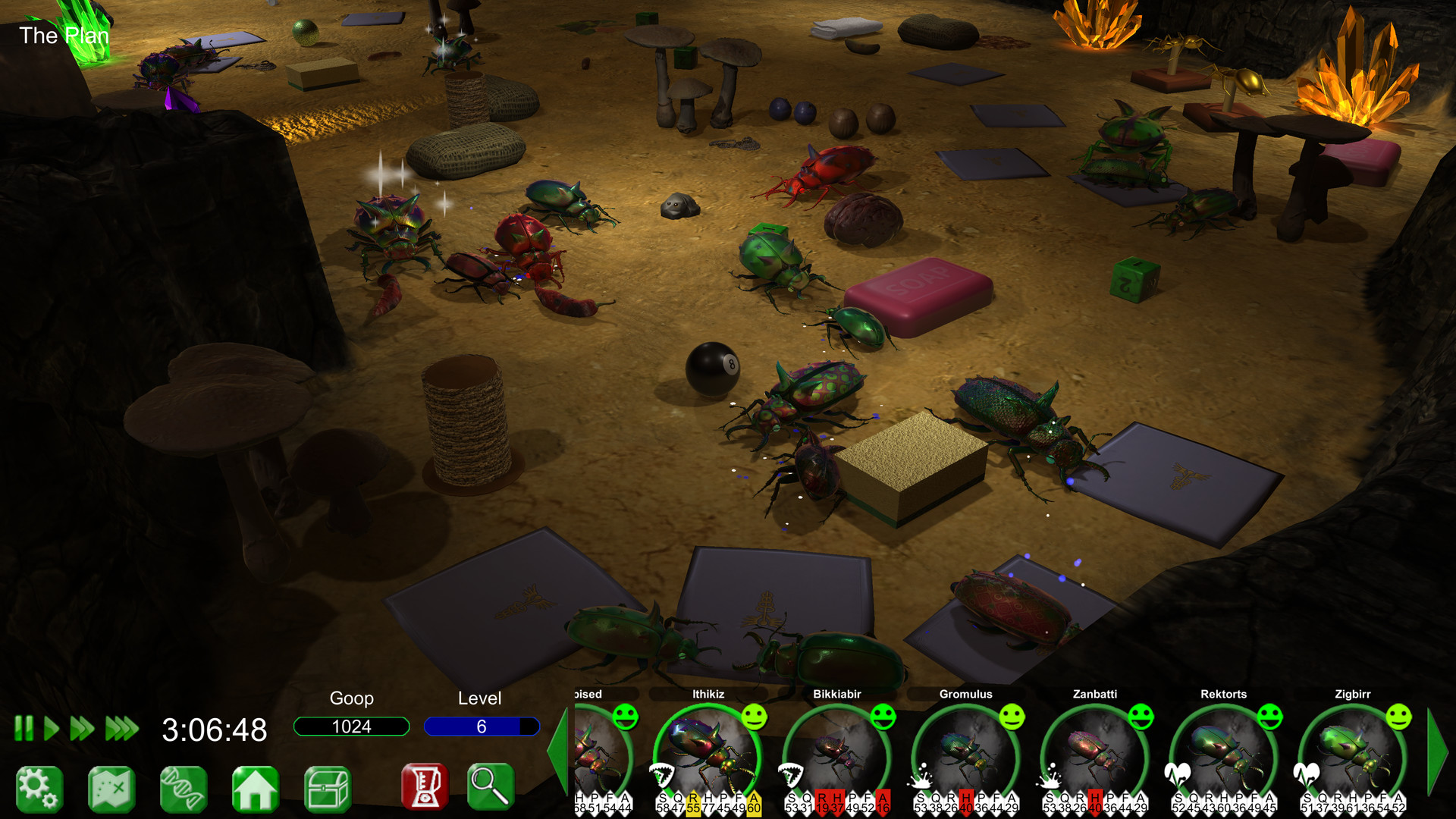Click The Plan text label
The width and height of the screenshot is (1456, 819).
(x=64, y=35)
